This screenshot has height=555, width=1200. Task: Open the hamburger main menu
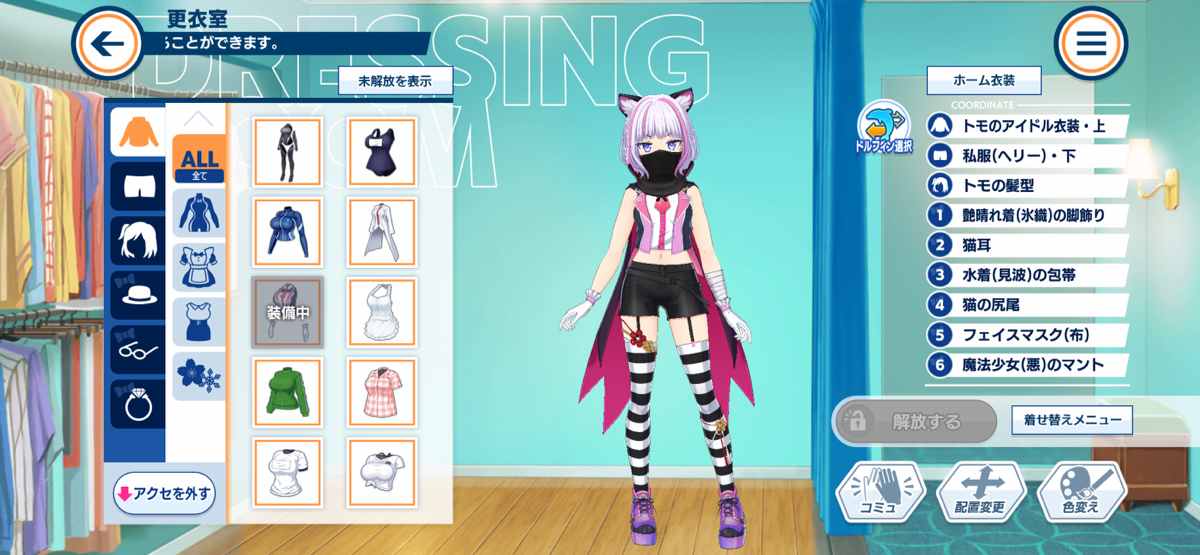(1091, 43)
